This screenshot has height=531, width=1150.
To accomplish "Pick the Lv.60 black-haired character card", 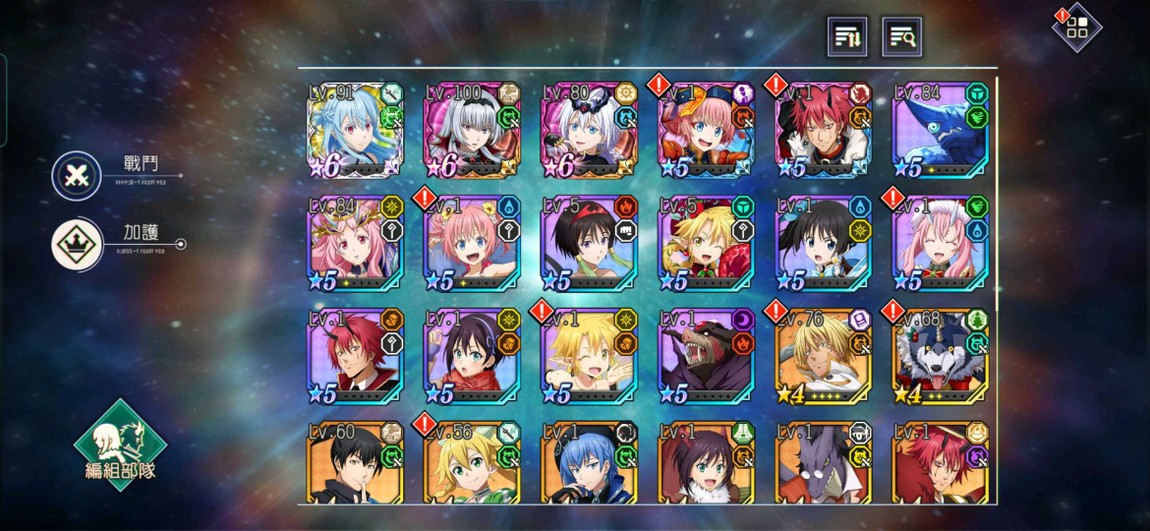I will [x=354, y=464].
